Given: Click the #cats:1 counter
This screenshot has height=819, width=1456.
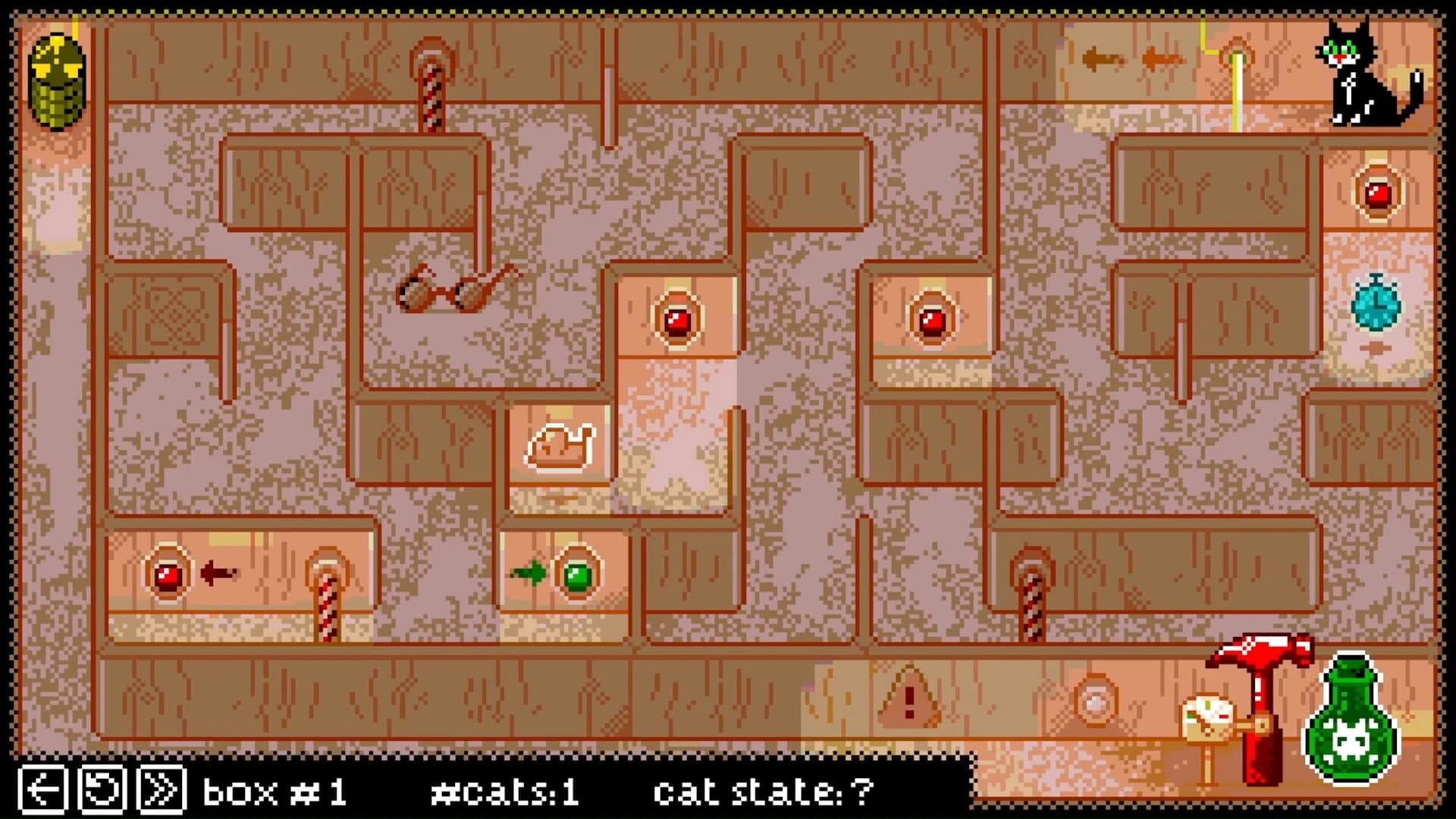Looking at the screenshot, I should 504,790.
